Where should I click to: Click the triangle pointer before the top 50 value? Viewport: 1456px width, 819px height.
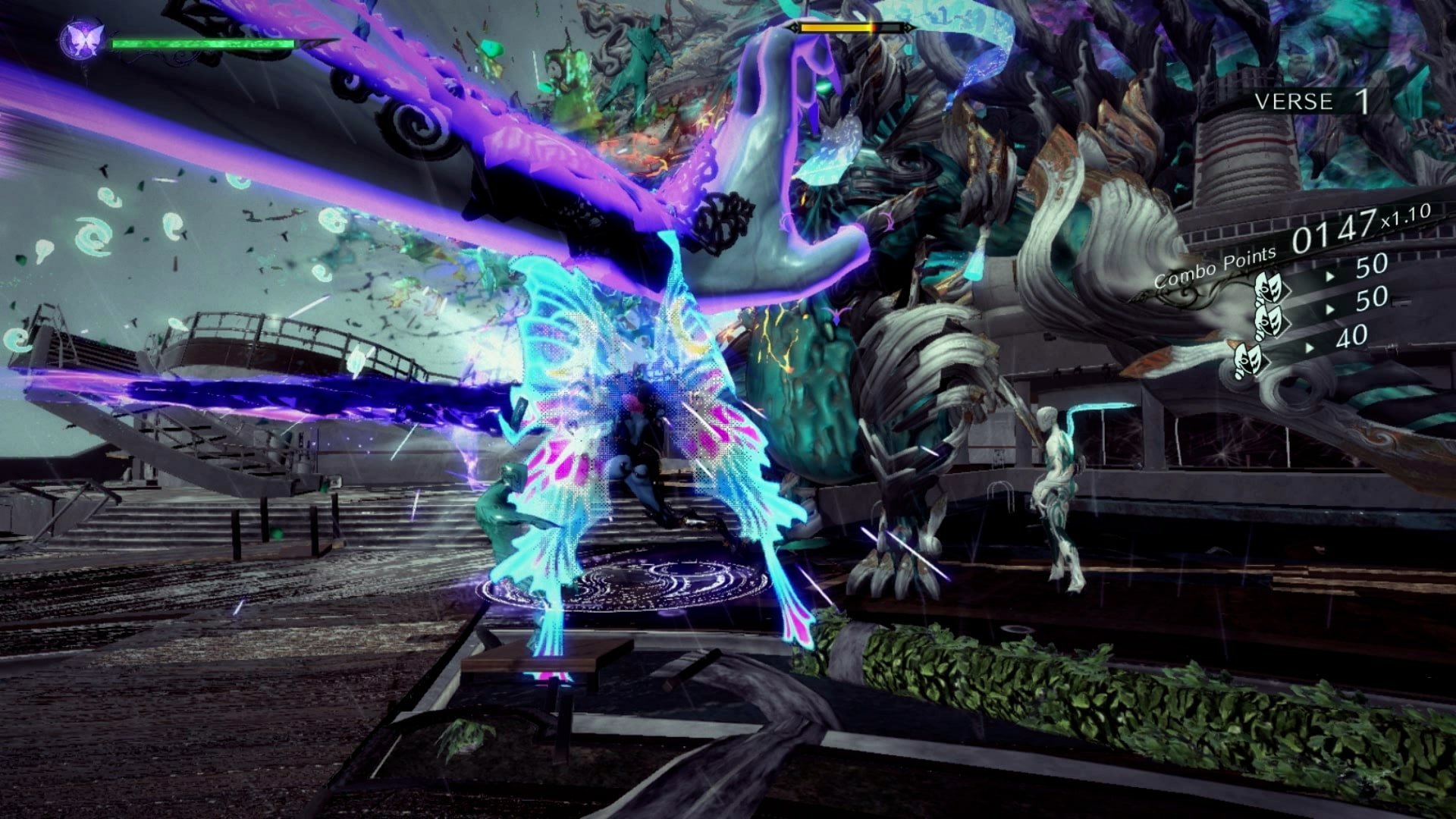1329,276
